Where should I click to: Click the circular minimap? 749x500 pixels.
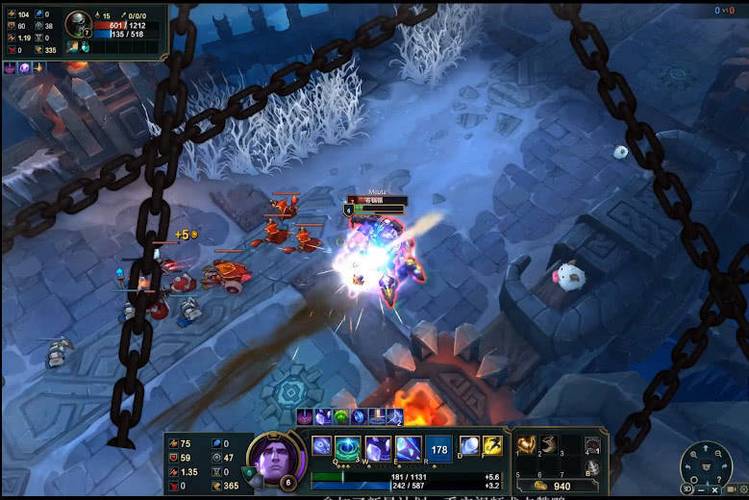click(x=706, y=467)
